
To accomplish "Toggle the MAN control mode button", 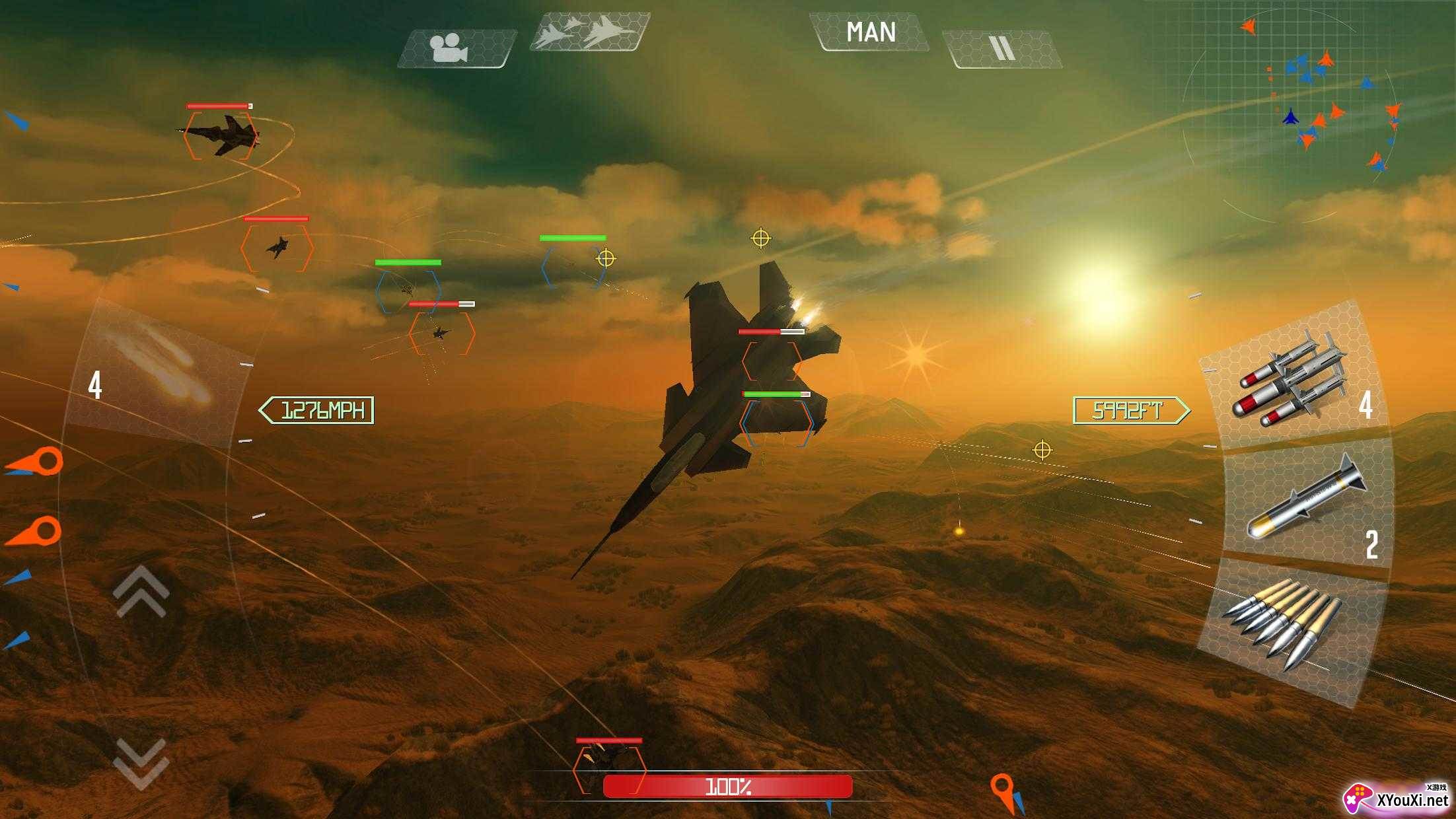I will click(870, 32).
